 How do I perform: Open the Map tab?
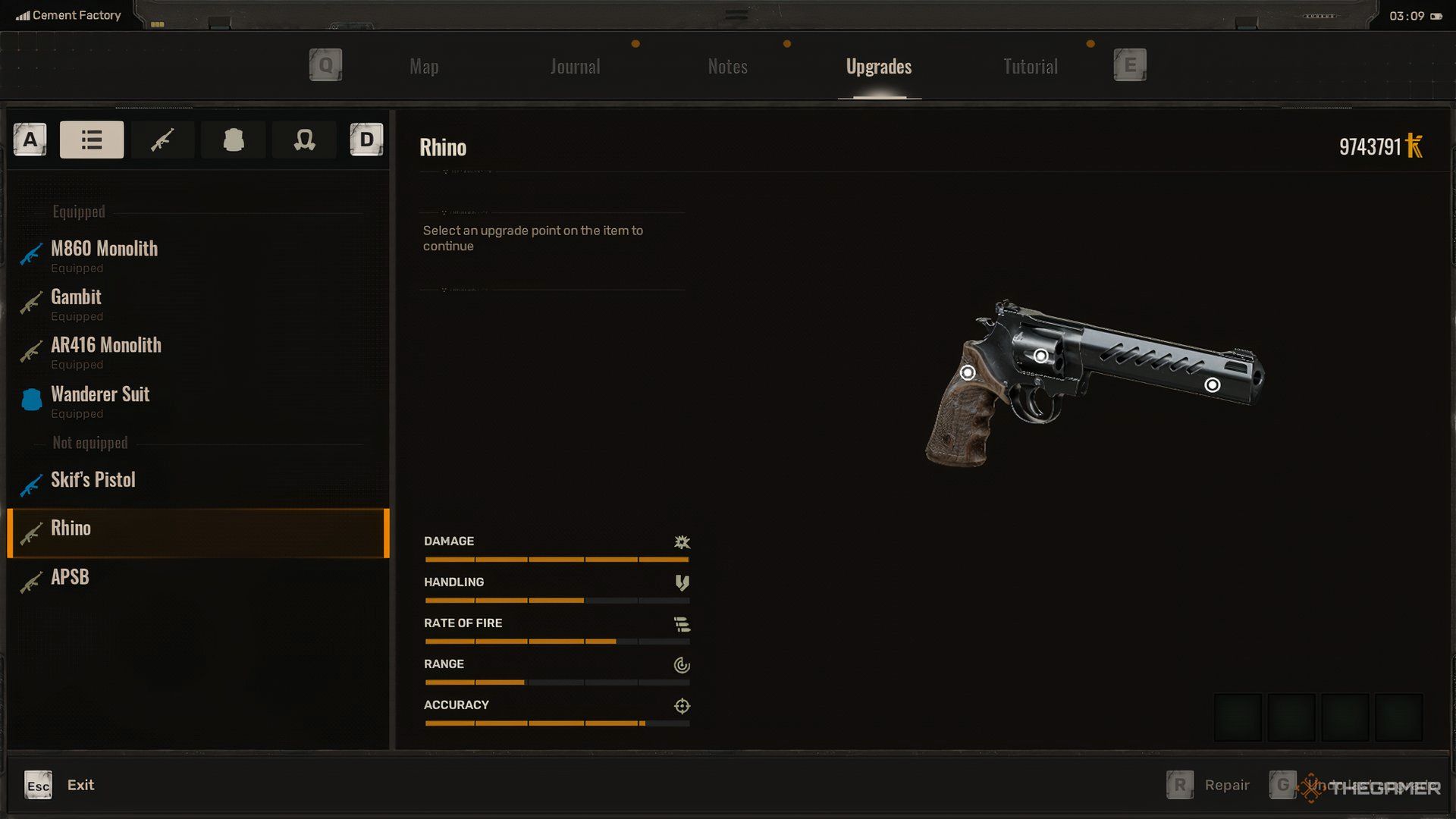coord(424,67)
